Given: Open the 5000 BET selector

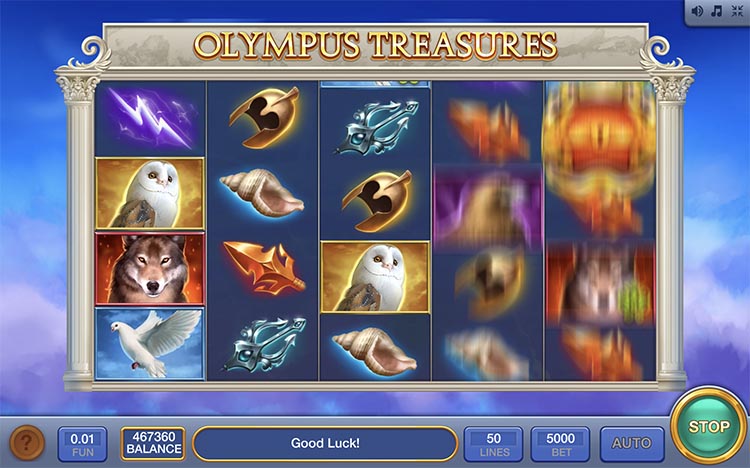Looking at the screenshot, I should (x=560, y=442).
